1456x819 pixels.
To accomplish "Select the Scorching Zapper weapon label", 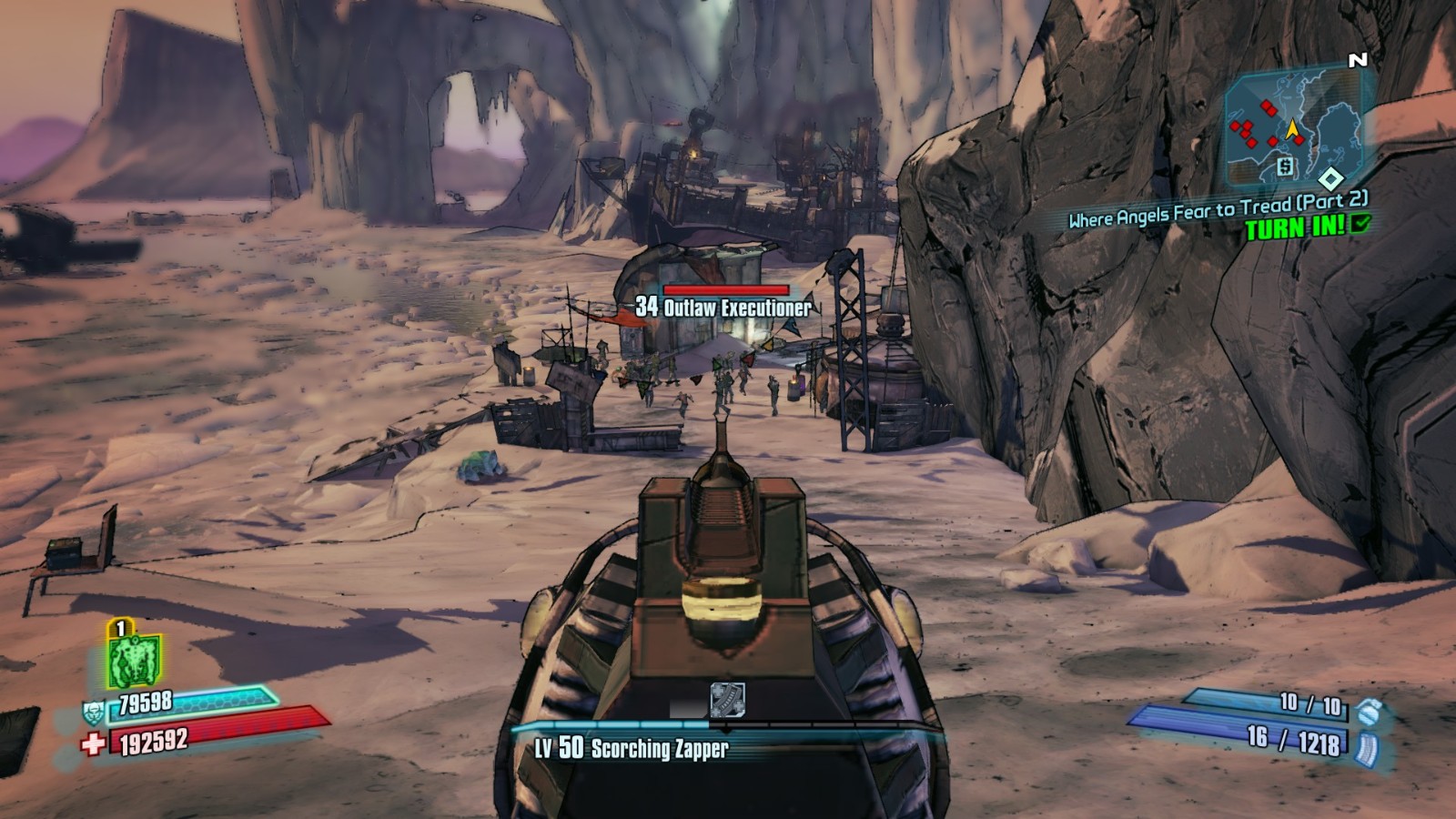I will (632, 749).
